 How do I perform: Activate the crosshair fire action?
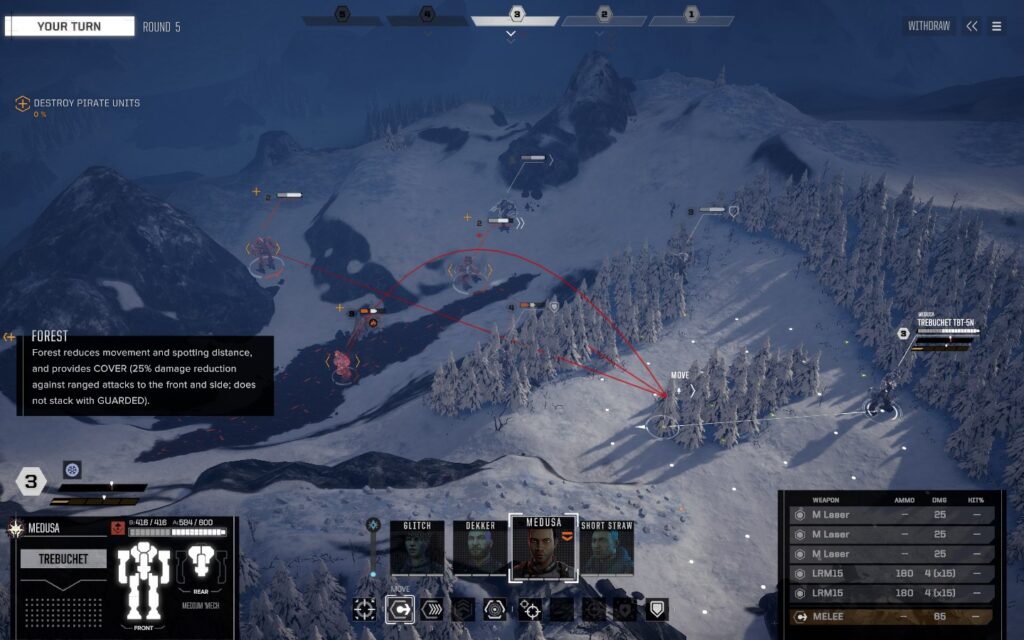365,609
